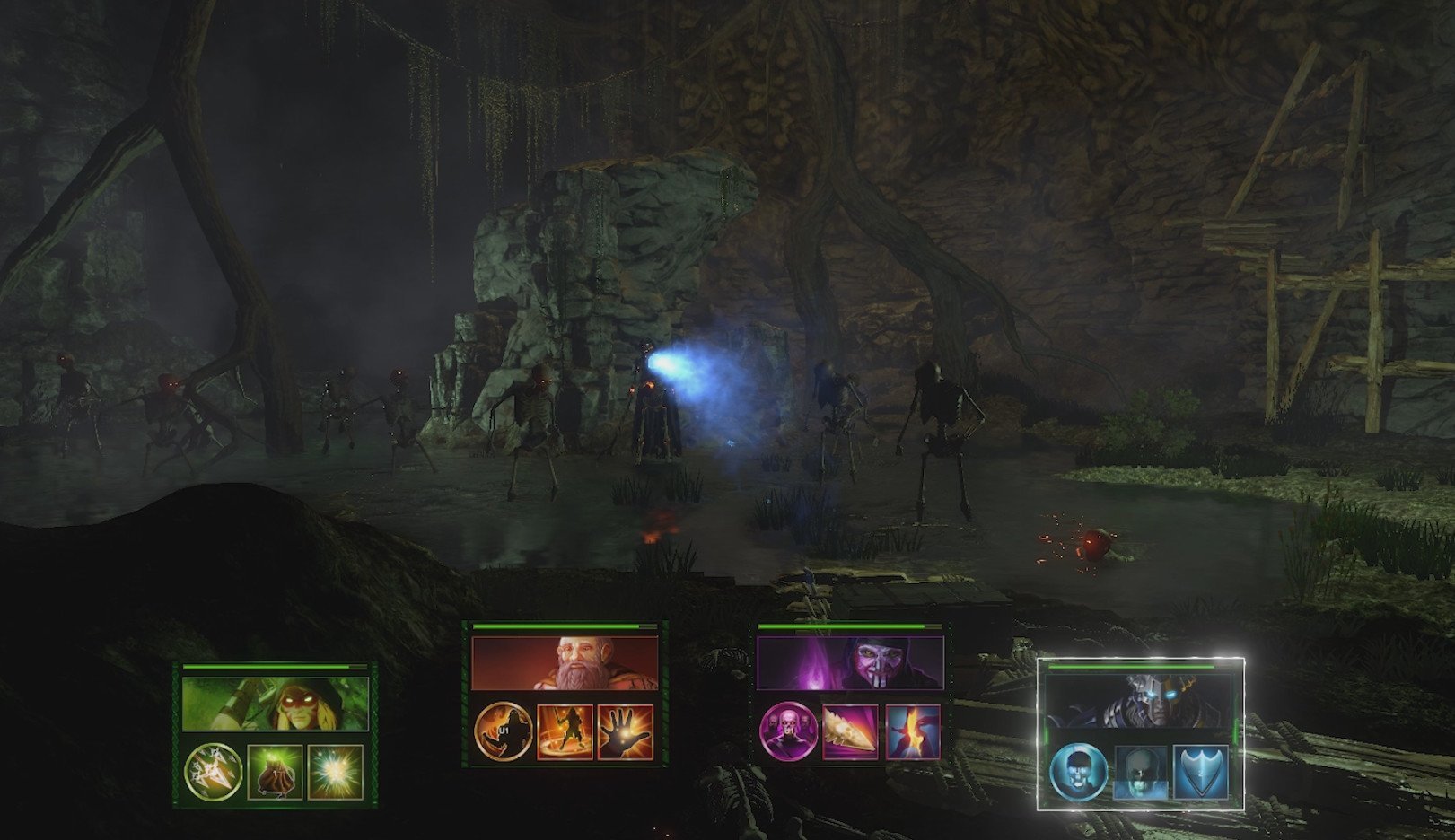Use the knight's square ghostly skull ability

[1141, 771]
